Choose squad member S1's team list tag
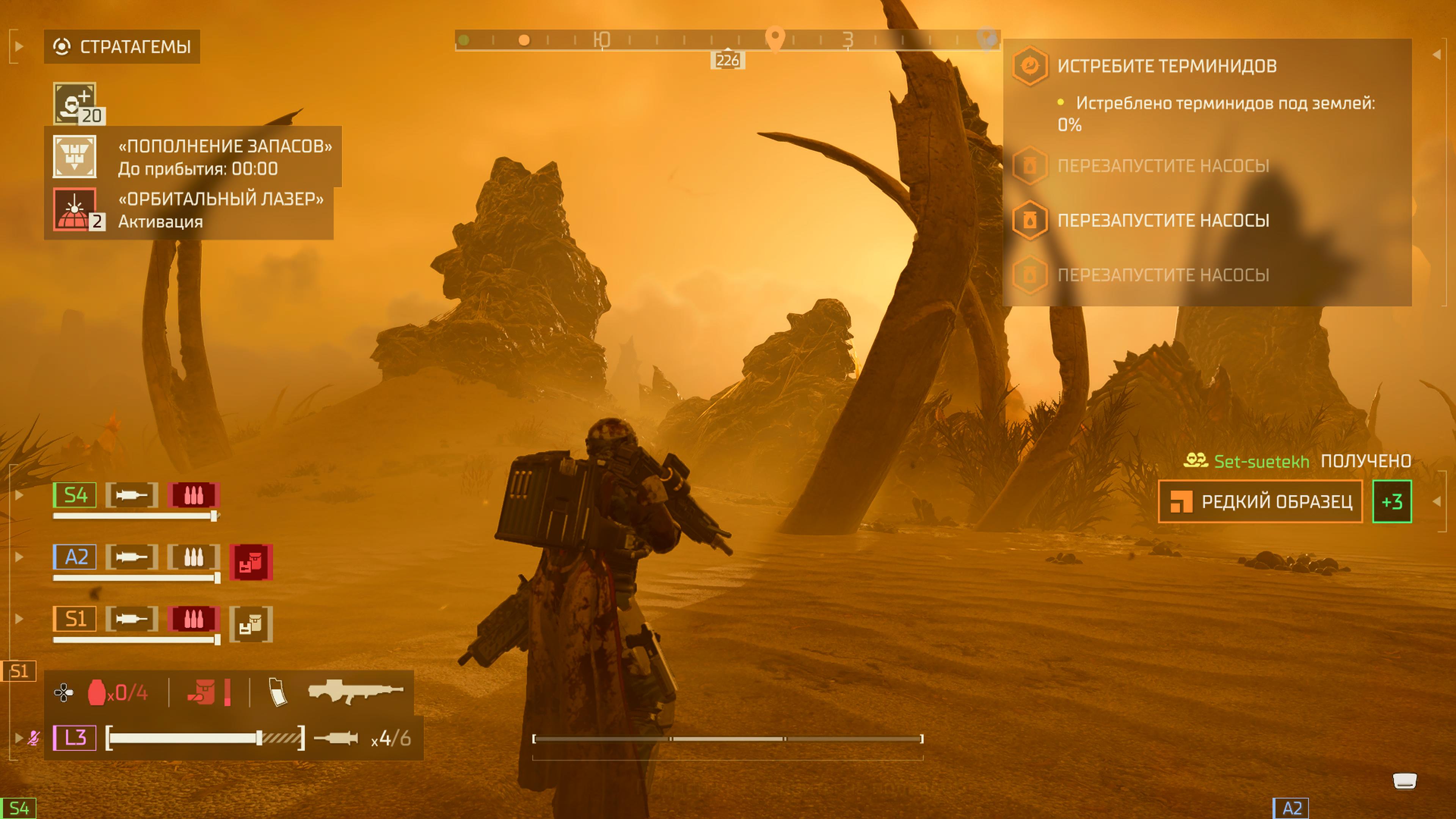The width and height of the screenshot is (1456, 819). pyautogui.click(x=75, y=618)
